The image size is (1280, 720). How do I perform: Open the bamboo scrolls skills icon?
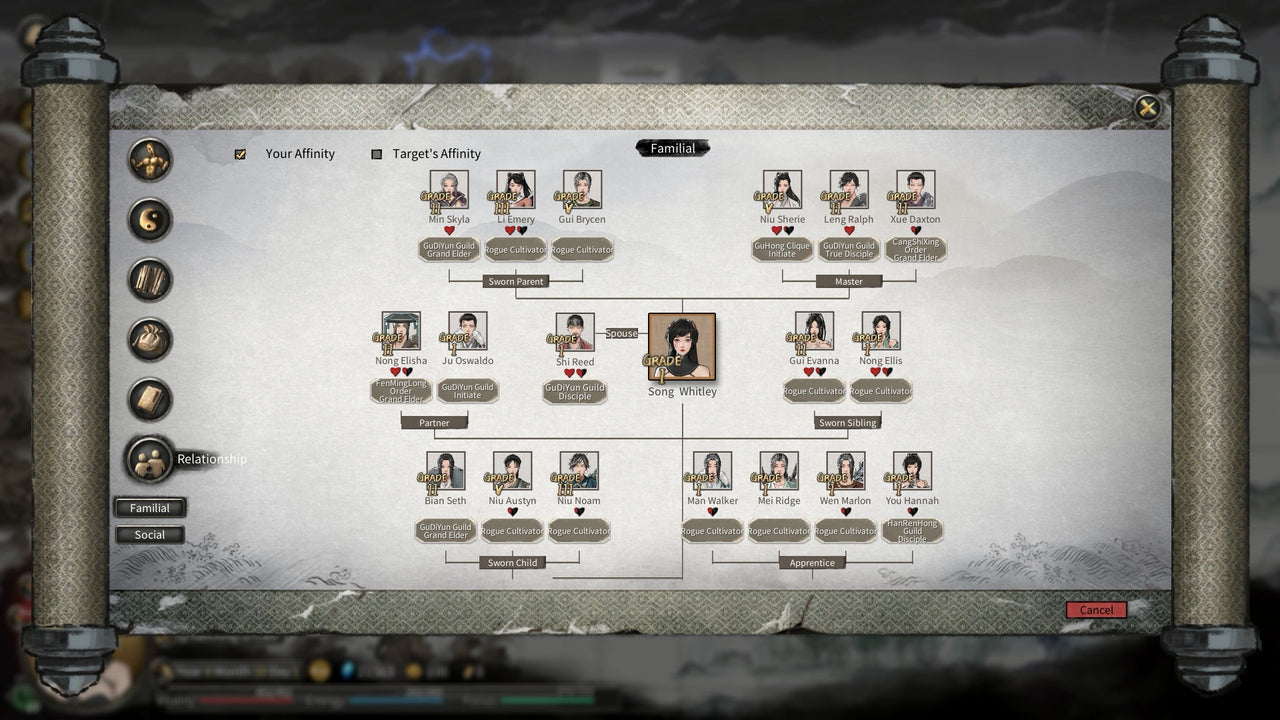coord(149,281)
